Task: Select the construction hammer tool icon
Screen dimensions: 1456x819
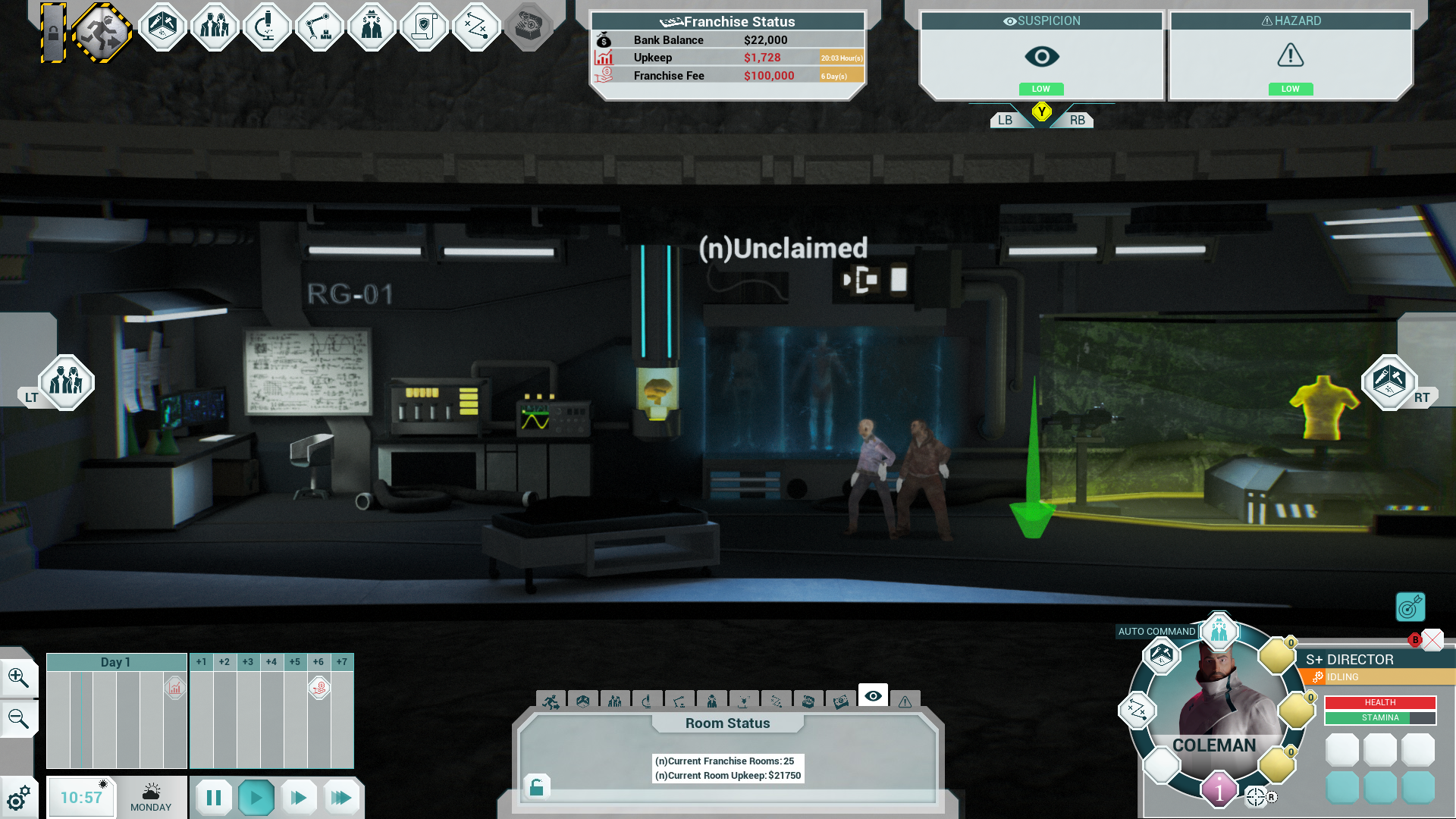Action: click(x=163, y=27)
